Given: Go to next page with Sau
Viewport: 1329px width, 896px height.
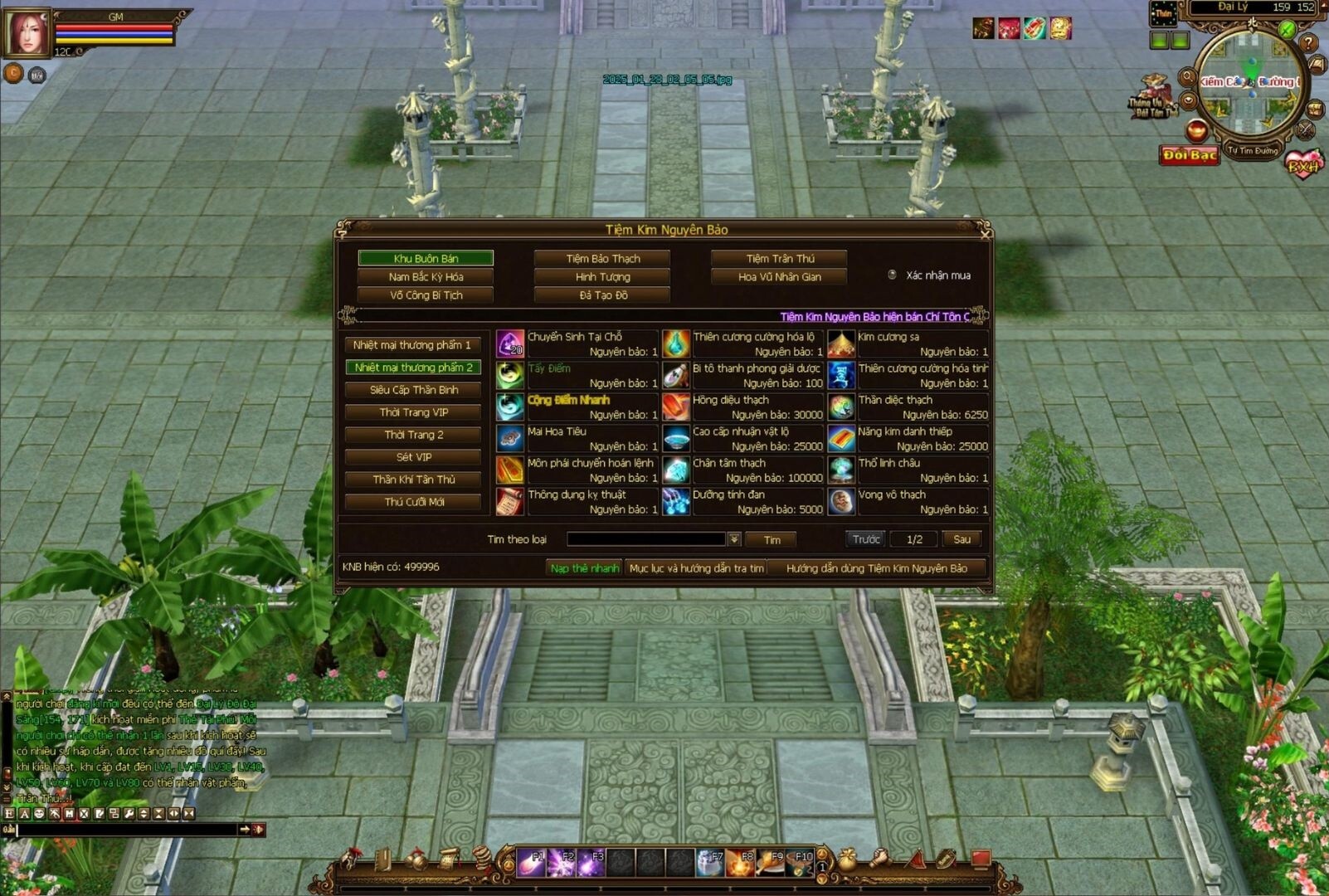Looking at the screenshot, I should coord(961,540).
